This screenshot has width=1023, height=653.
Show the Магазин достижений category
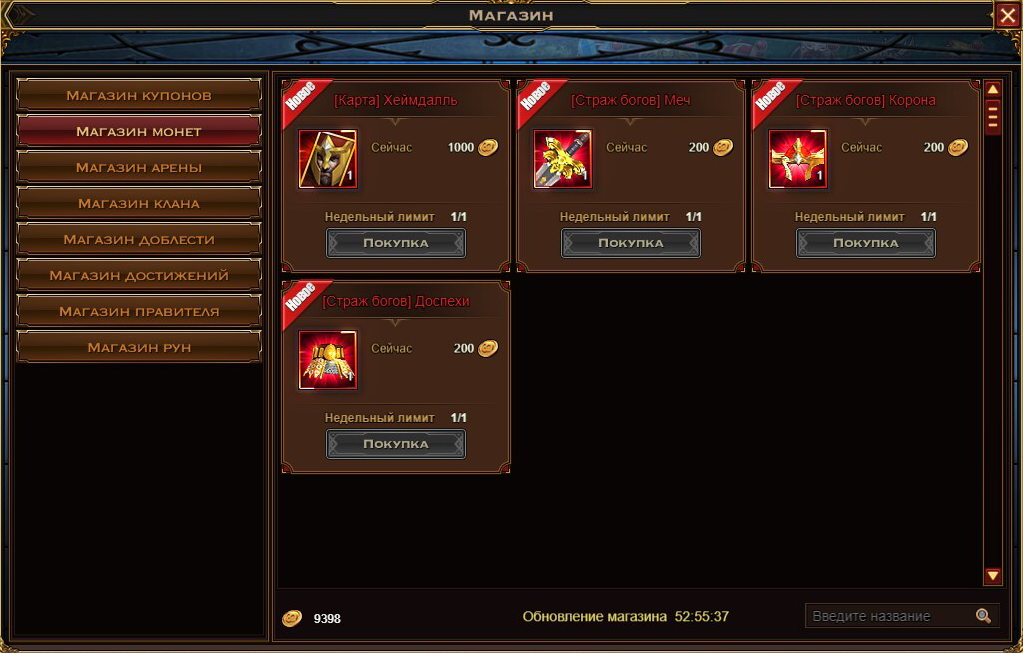tap(139, 276)
